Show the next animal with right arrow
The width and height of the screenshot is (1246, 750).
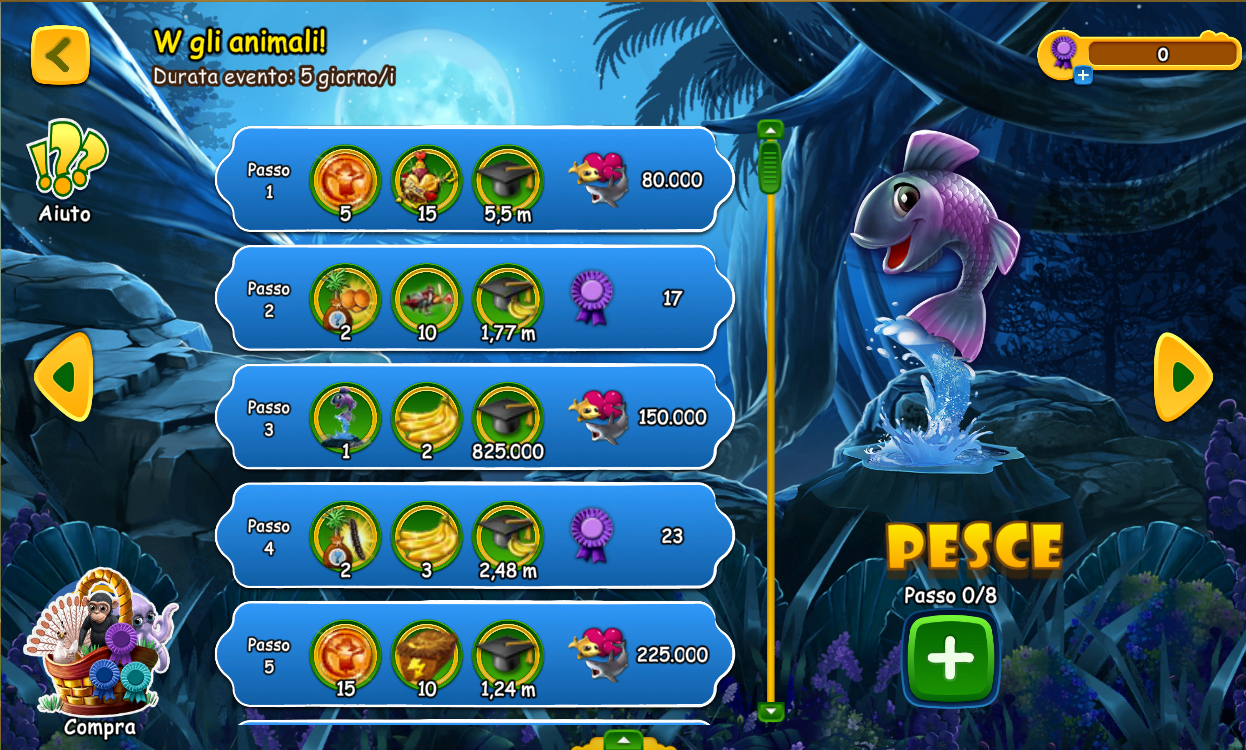[1183, 377]
